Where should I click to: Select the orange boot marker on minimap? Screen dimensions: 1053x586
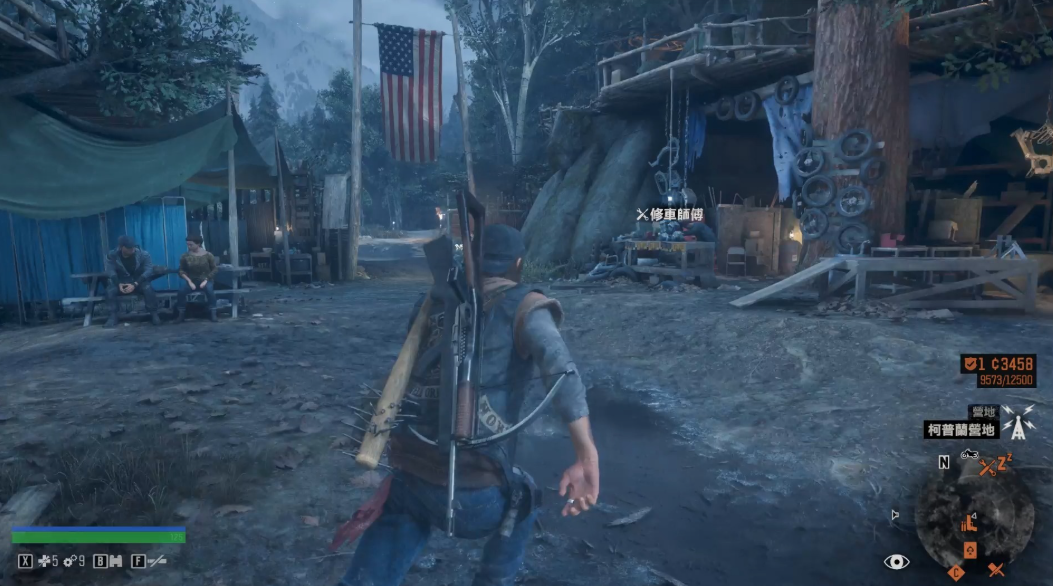[967, 523]
